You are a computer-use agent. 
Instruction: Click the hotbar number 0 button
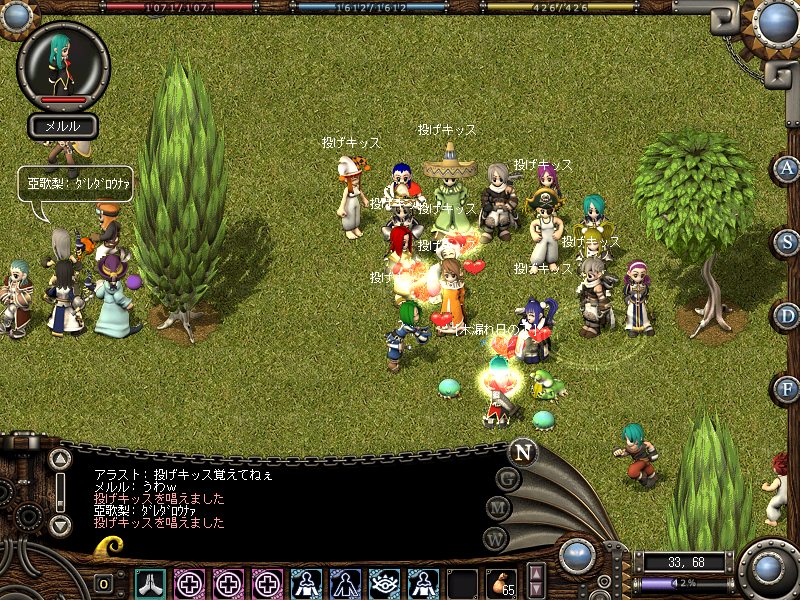104,584
